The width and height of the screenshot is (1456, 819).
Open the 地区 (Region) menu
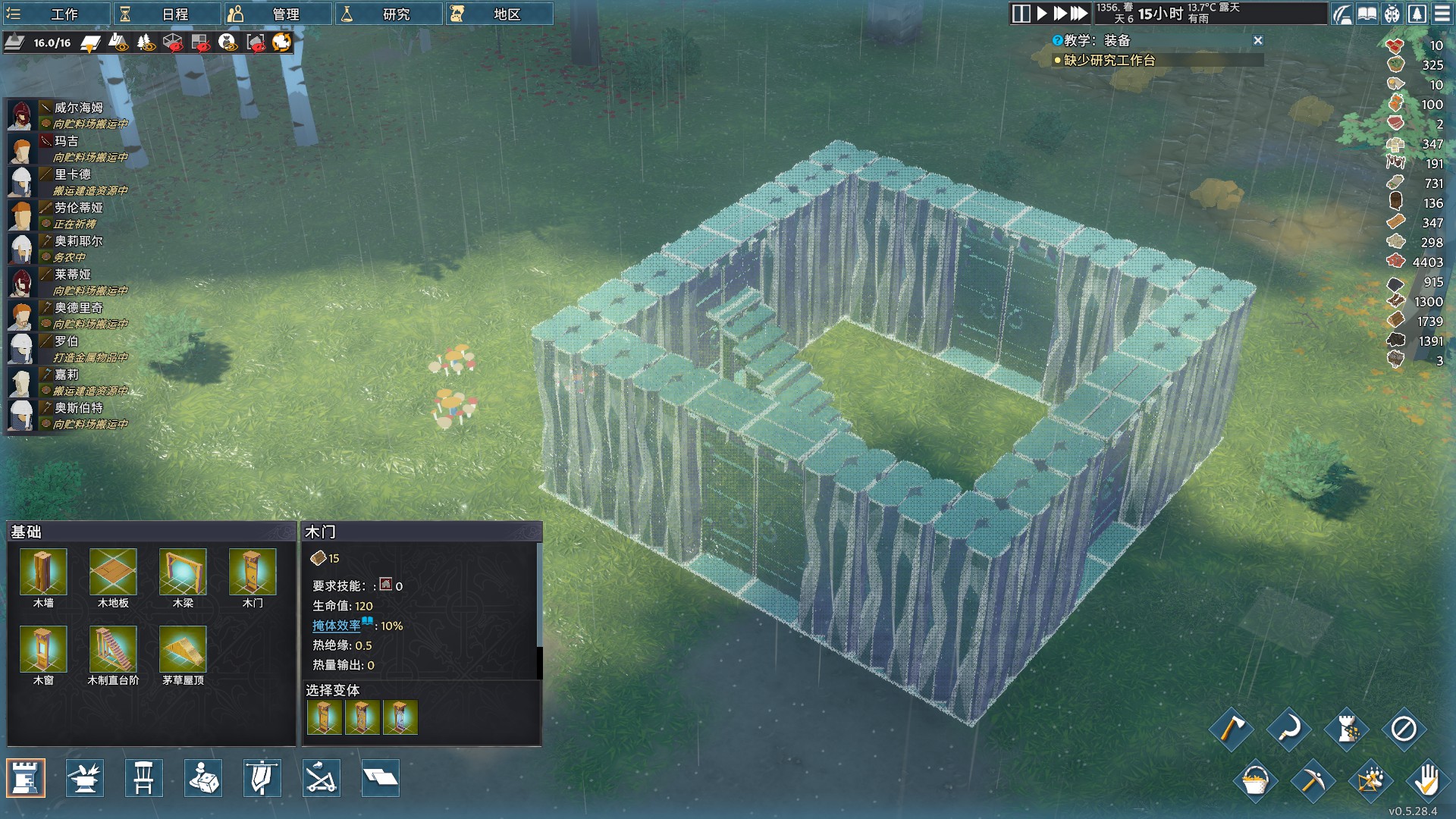pos(498,14)
